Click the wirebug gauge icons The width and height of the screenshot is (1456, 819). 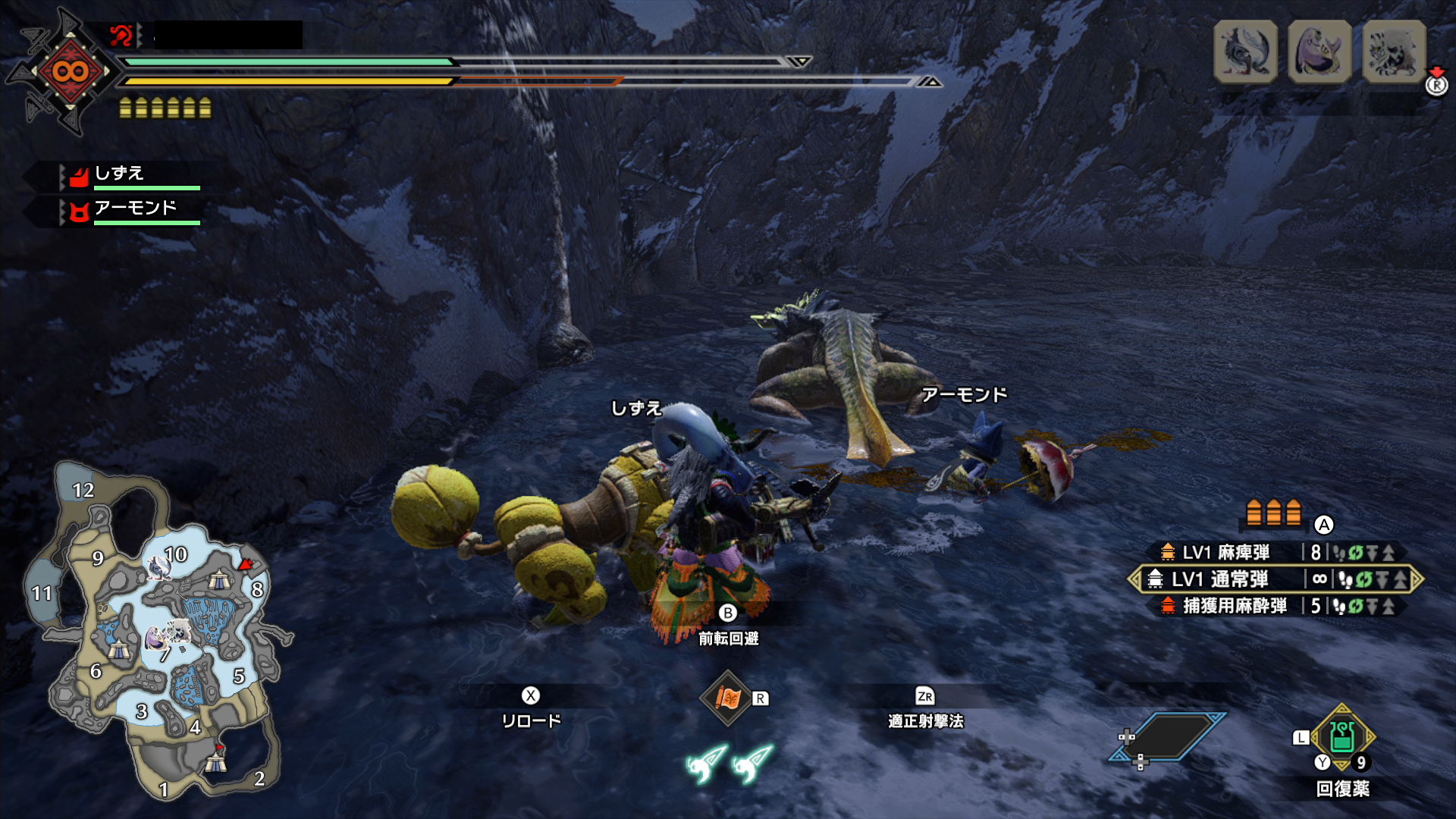[729, 763]
